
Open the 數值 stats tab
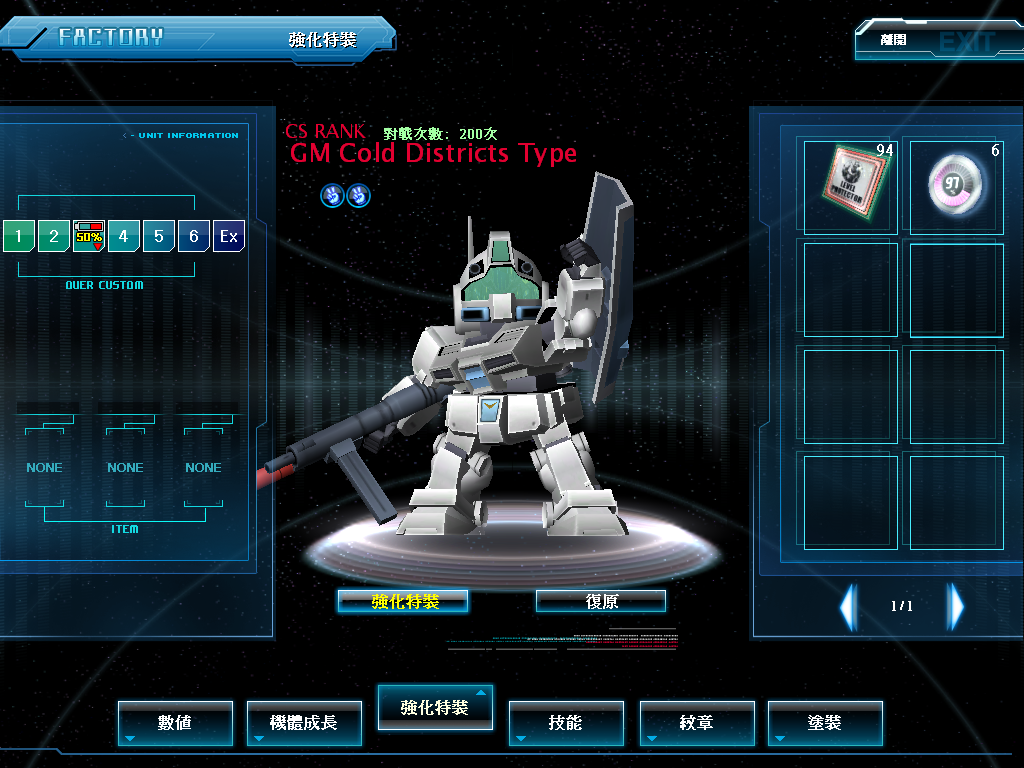pos(175,723)
